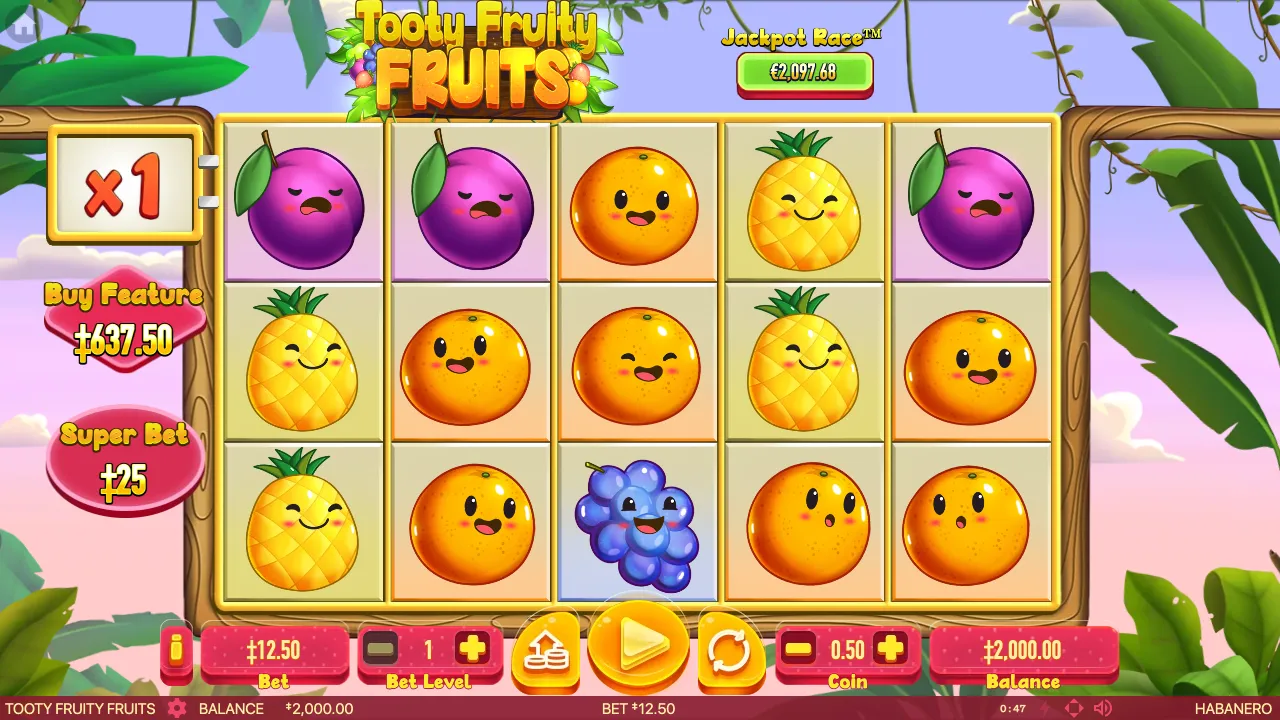Enable turbo mode with the lightning icon

tap(1044, 708)
